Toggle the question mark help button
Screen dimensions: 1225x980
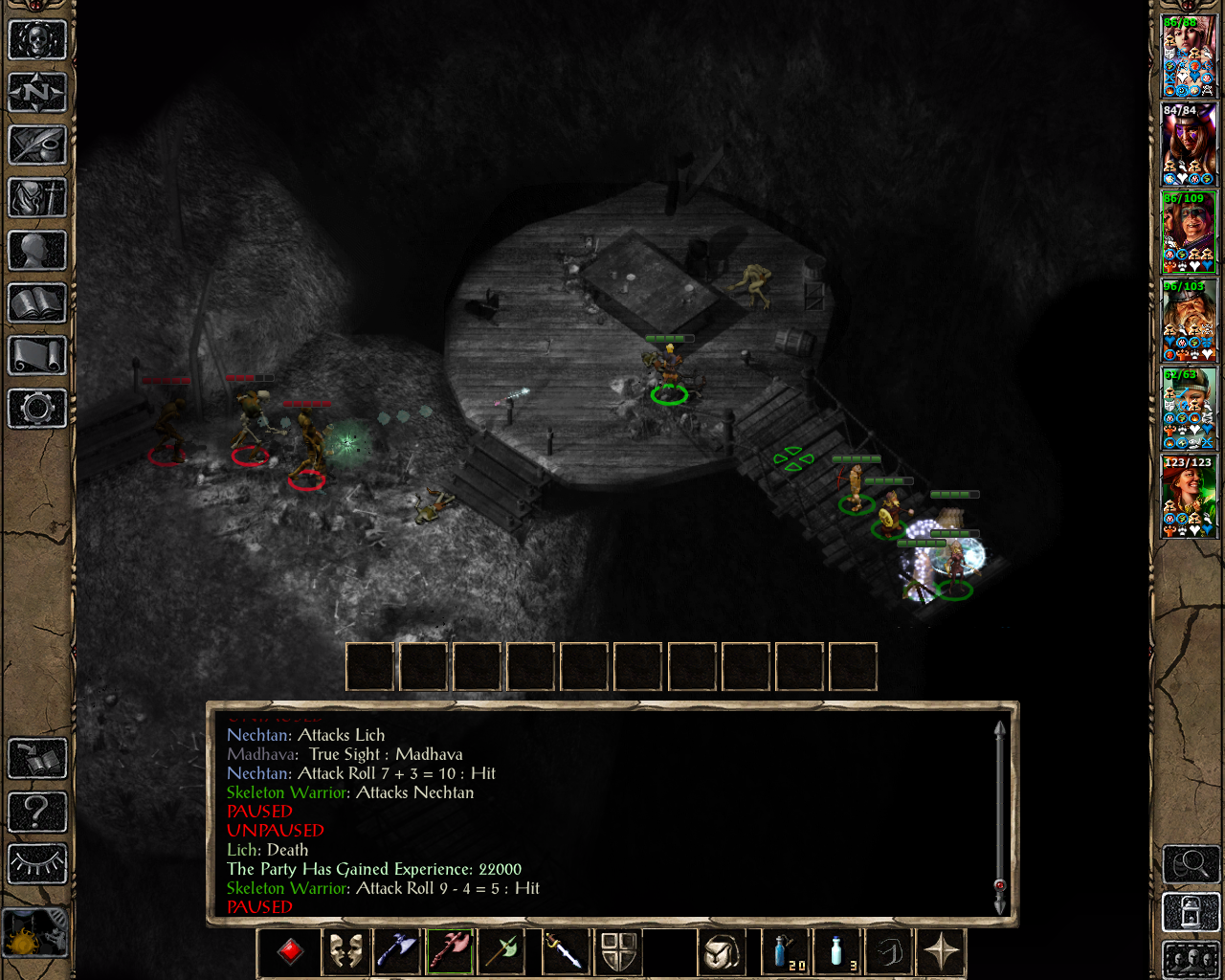pos(37,812)
